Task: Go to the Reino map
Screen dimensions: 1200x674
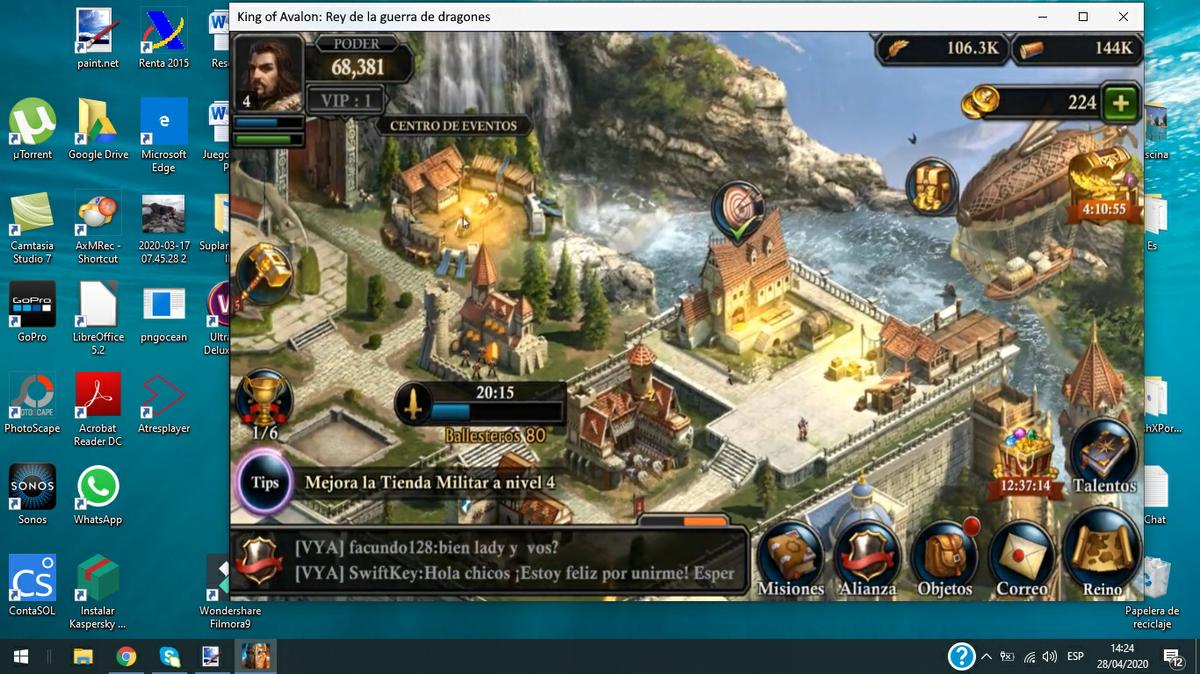Action: coord(1102,550)
